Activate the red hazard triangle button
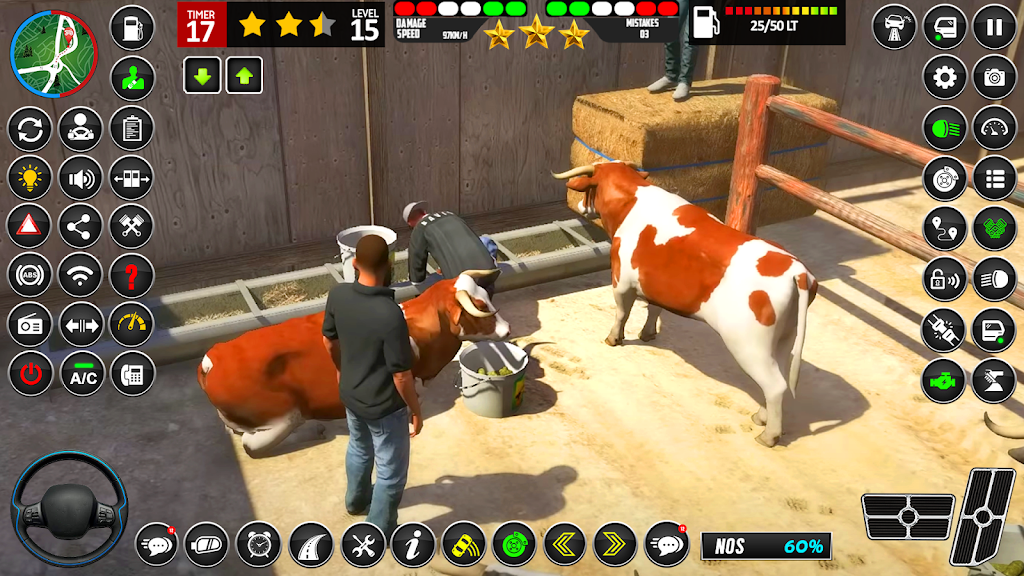The height and width of the screenshot is (576, 1024). pos(30,226)
